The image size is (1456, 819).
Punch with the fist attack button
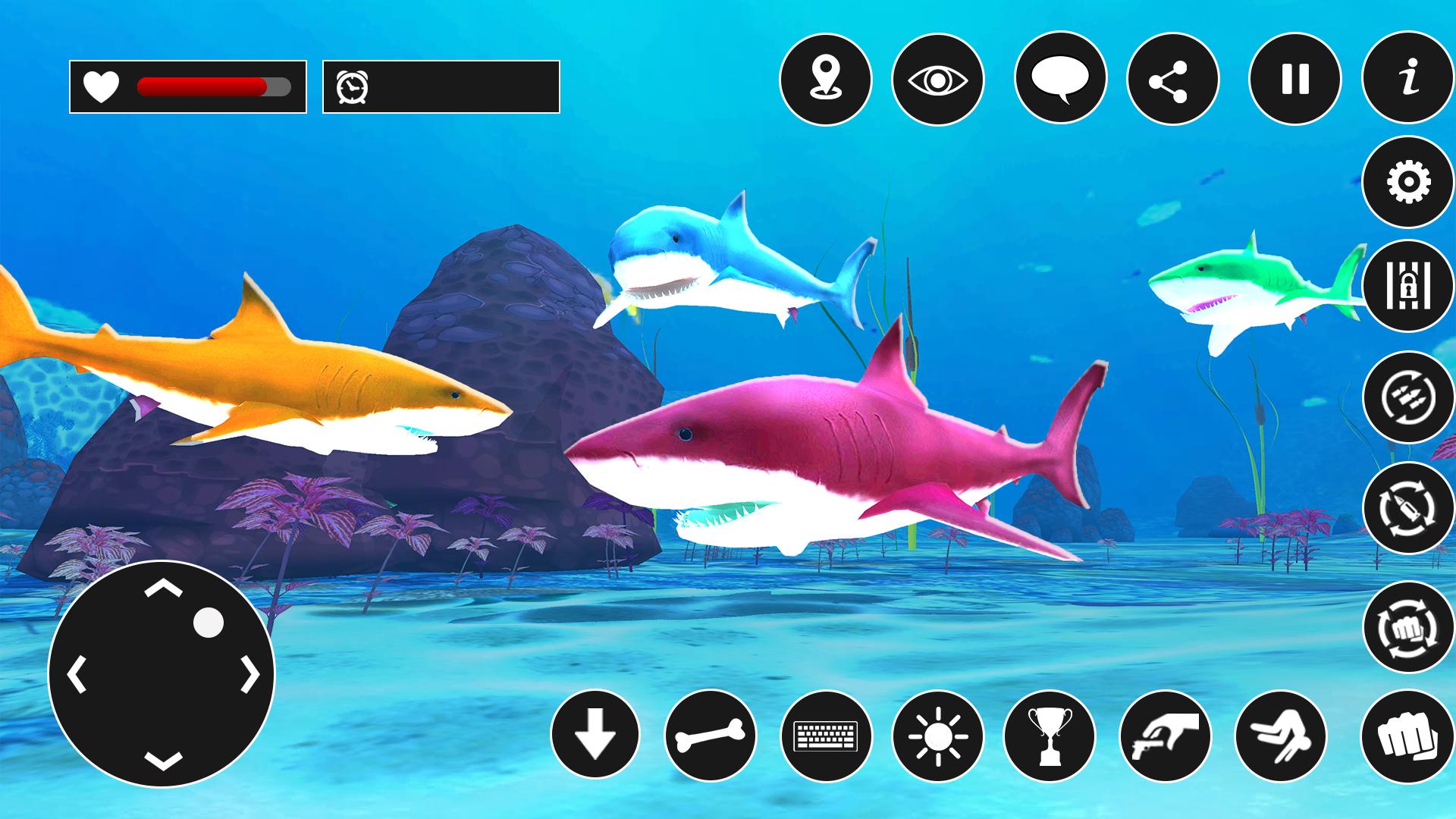tap(1407, 736)
